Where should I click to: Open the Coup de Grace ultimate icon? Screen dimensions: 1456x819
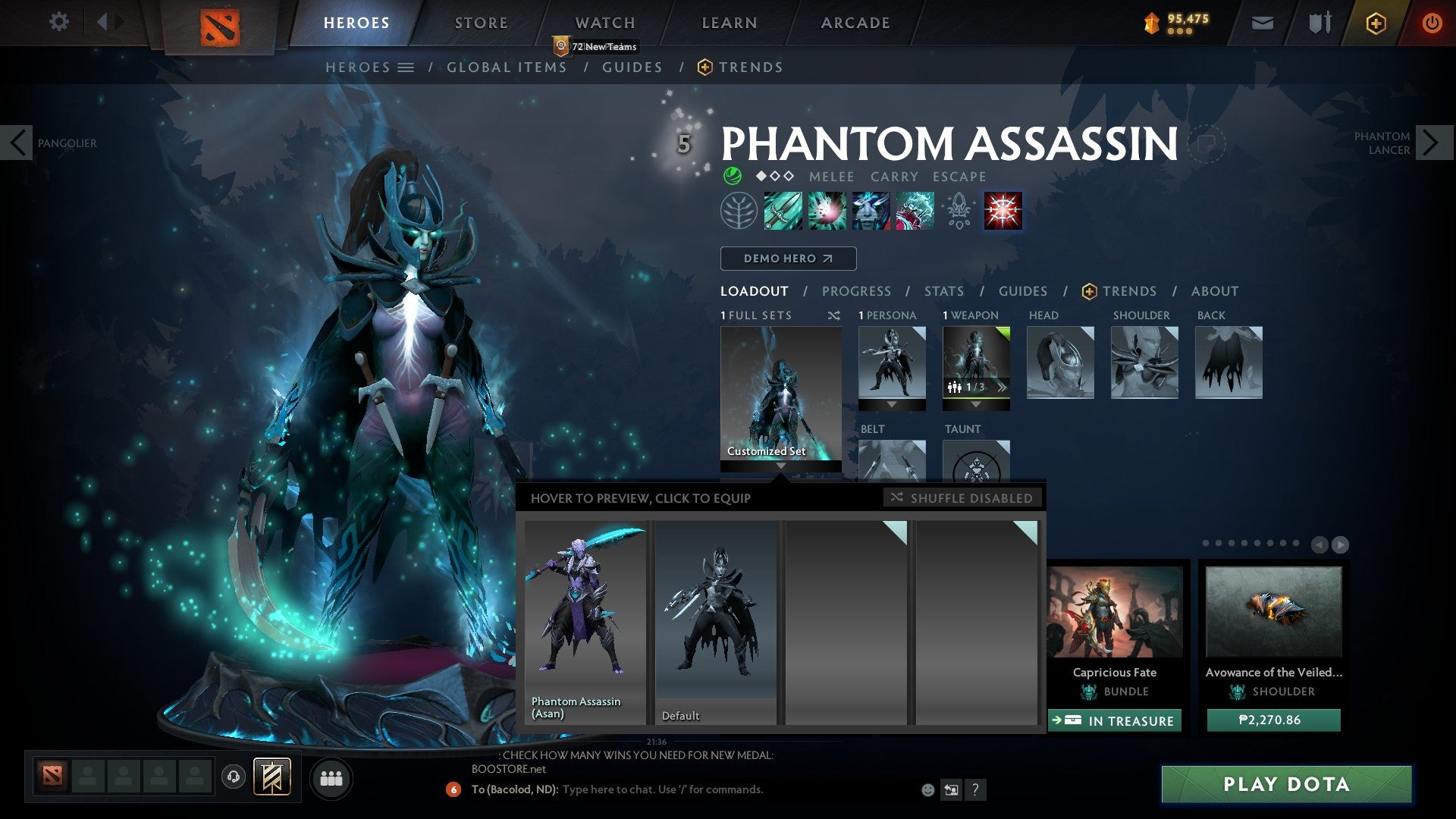click(x=1002, y=211)
